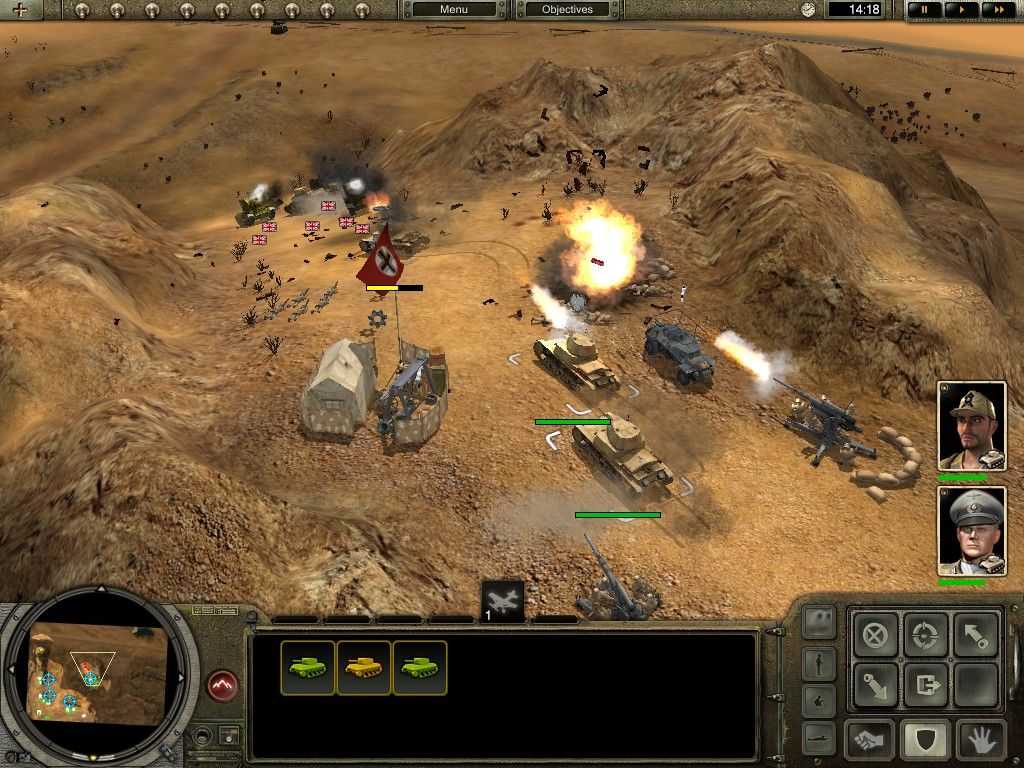
Task: Activate fast-forward game speed
Action: coord(994,10)
